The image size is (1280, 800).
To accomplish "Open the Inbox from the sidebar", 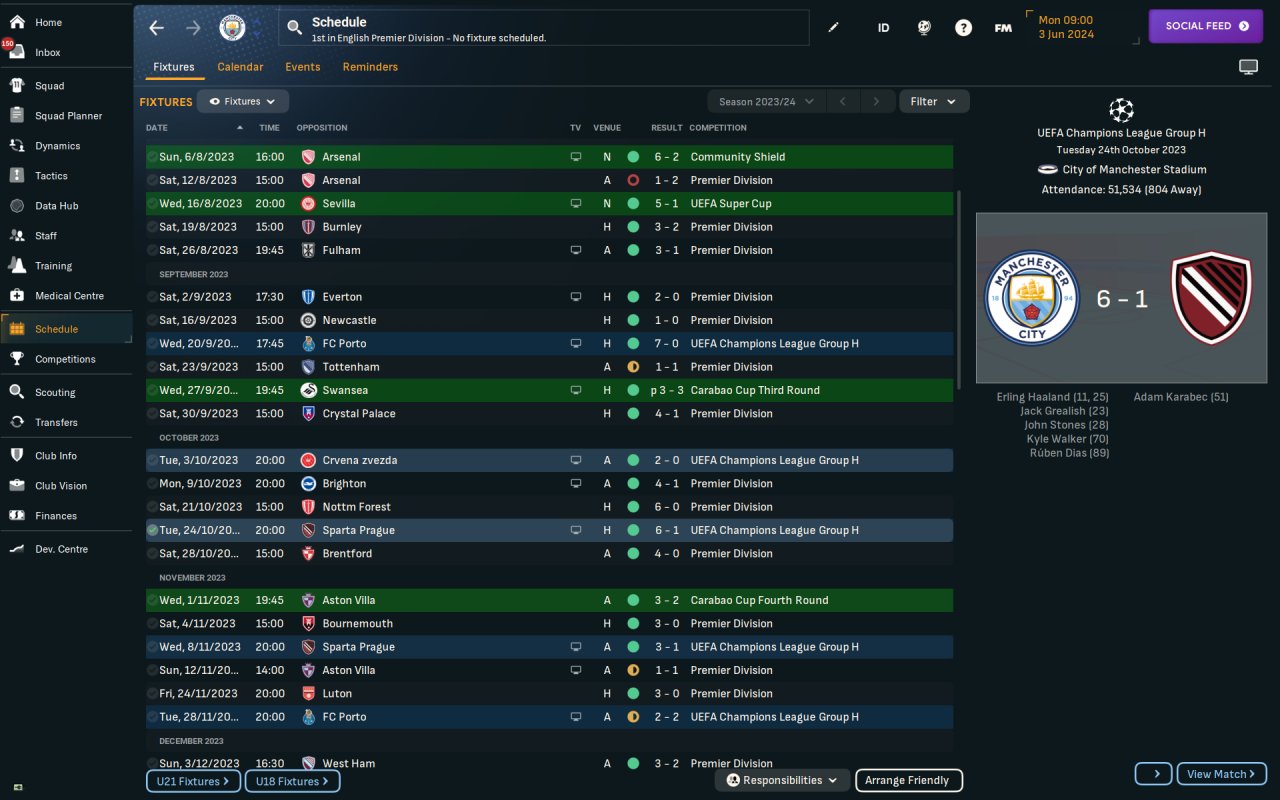I will 47,52.
